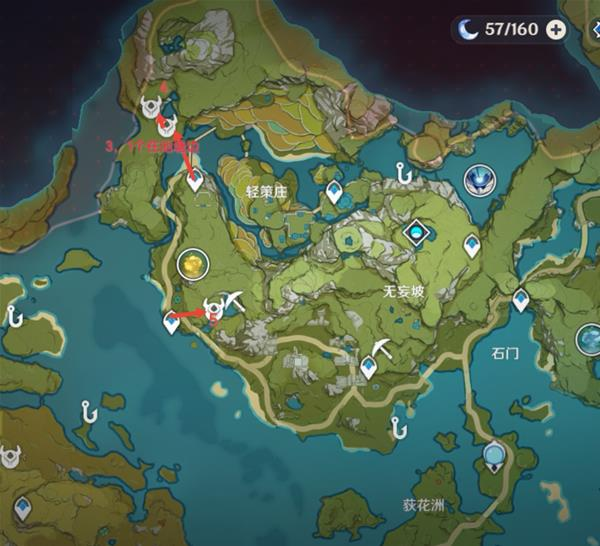Click the teleport waypoint right of the domain
Viewport: 600px width, 546px height.
point(472,243)
